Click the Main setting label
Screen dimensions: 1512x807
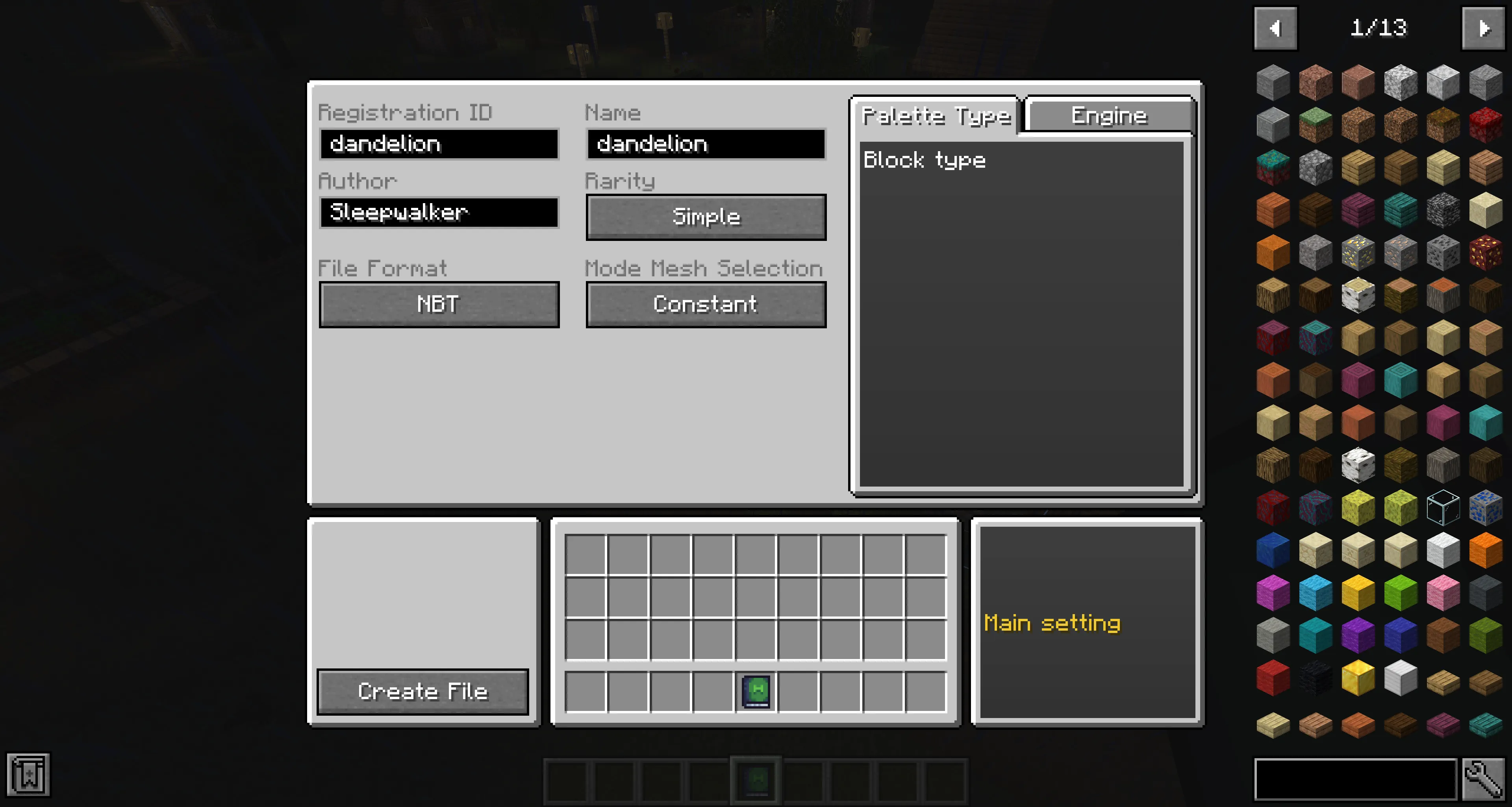point(1054,623)
